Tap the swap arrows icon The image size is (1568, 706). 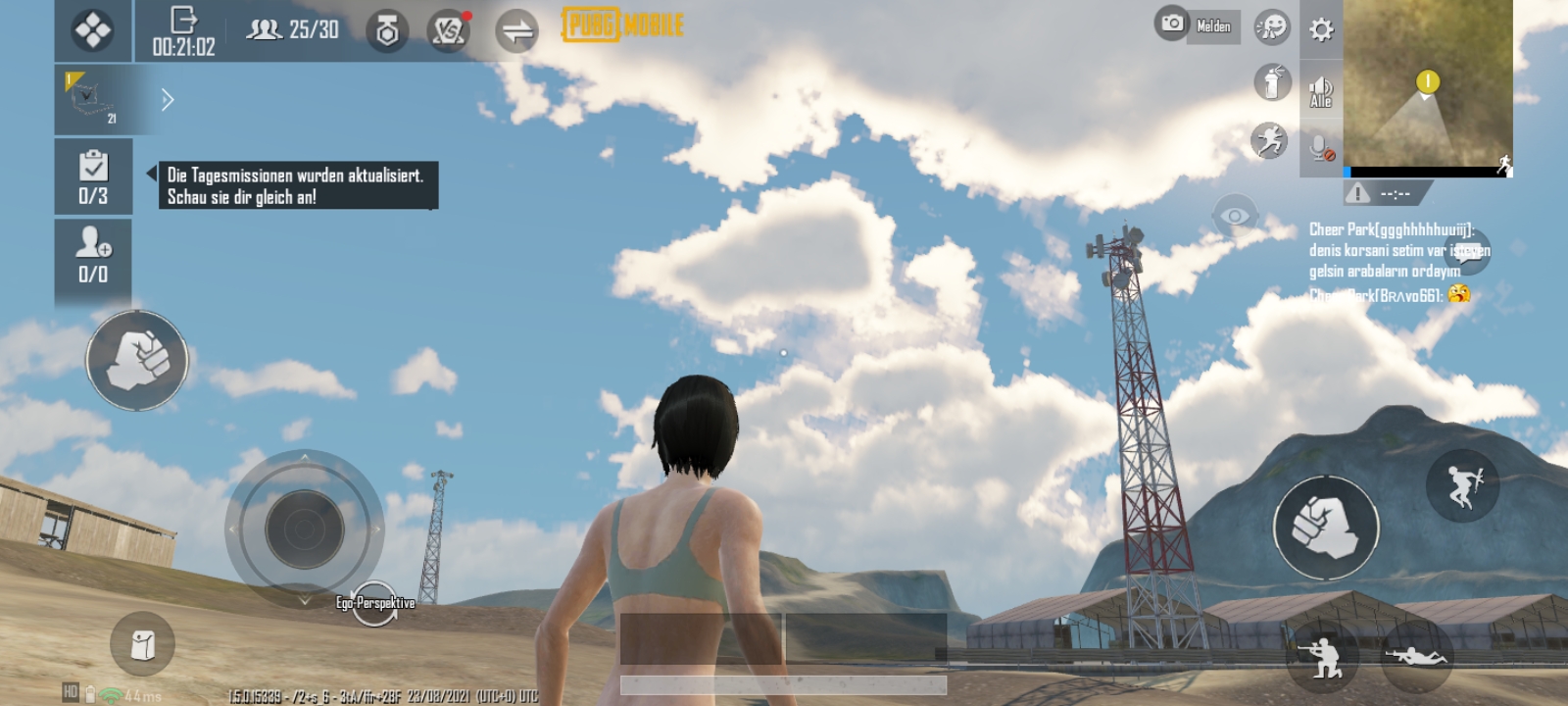pyautogui.click(x=516, y=31)
